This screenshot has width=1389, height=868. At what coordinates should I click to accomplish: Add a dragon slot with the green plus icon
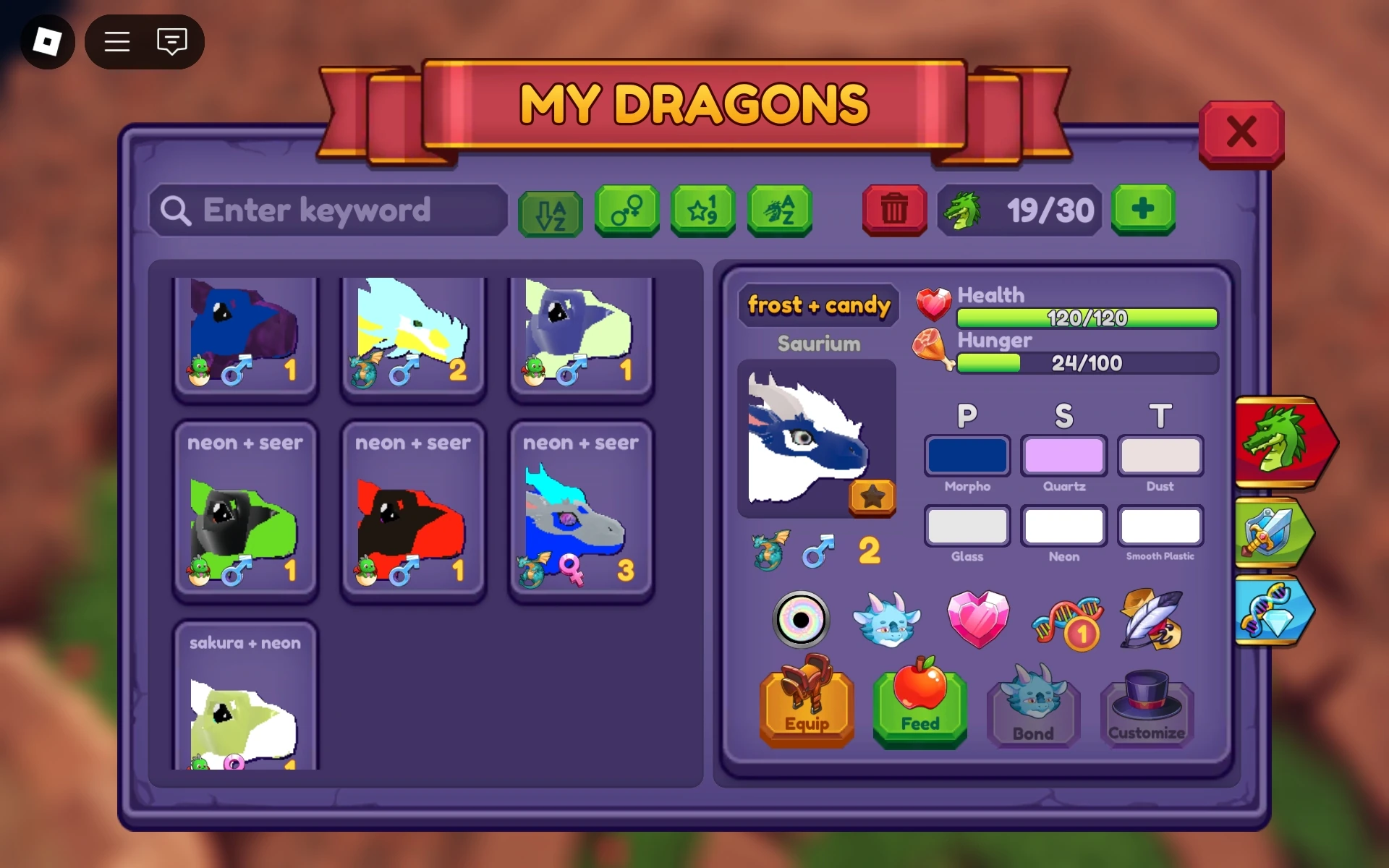tap(1143, 211)
